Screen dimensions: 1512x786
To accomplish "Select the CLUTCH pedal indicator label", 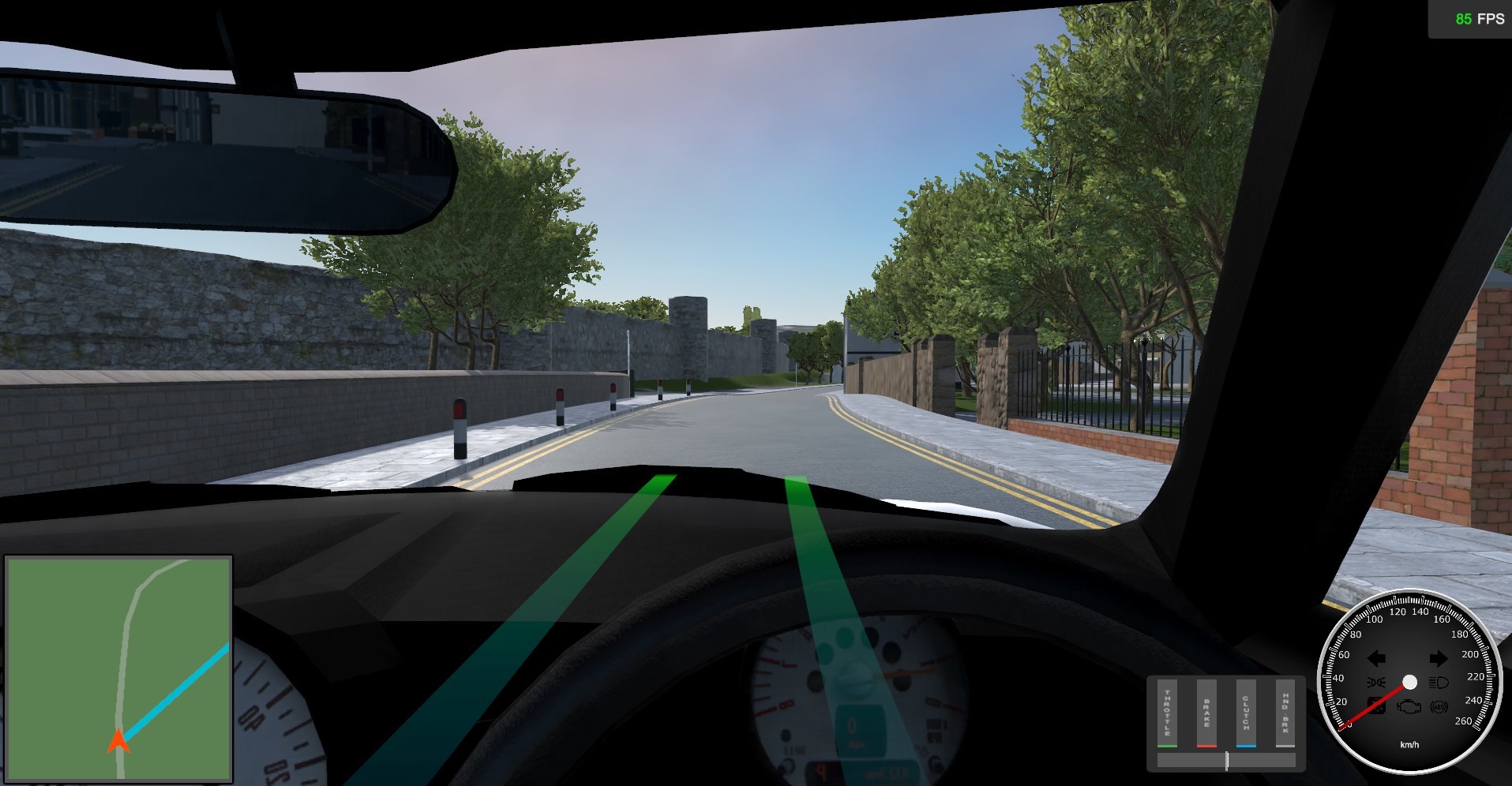I will pyautogui.click(x=1246, y=713).
